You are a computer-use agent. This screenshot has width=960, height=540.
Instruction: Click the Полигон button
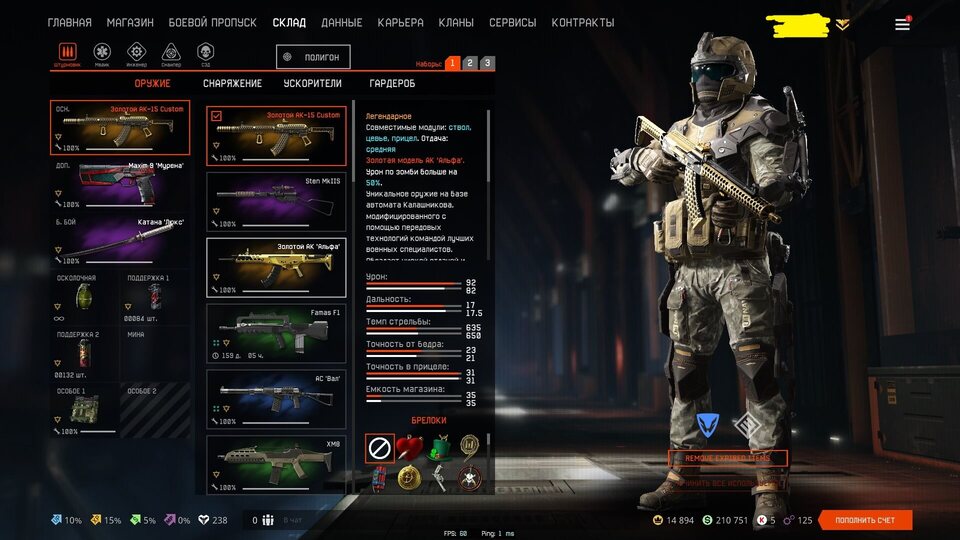coord(314,57)
